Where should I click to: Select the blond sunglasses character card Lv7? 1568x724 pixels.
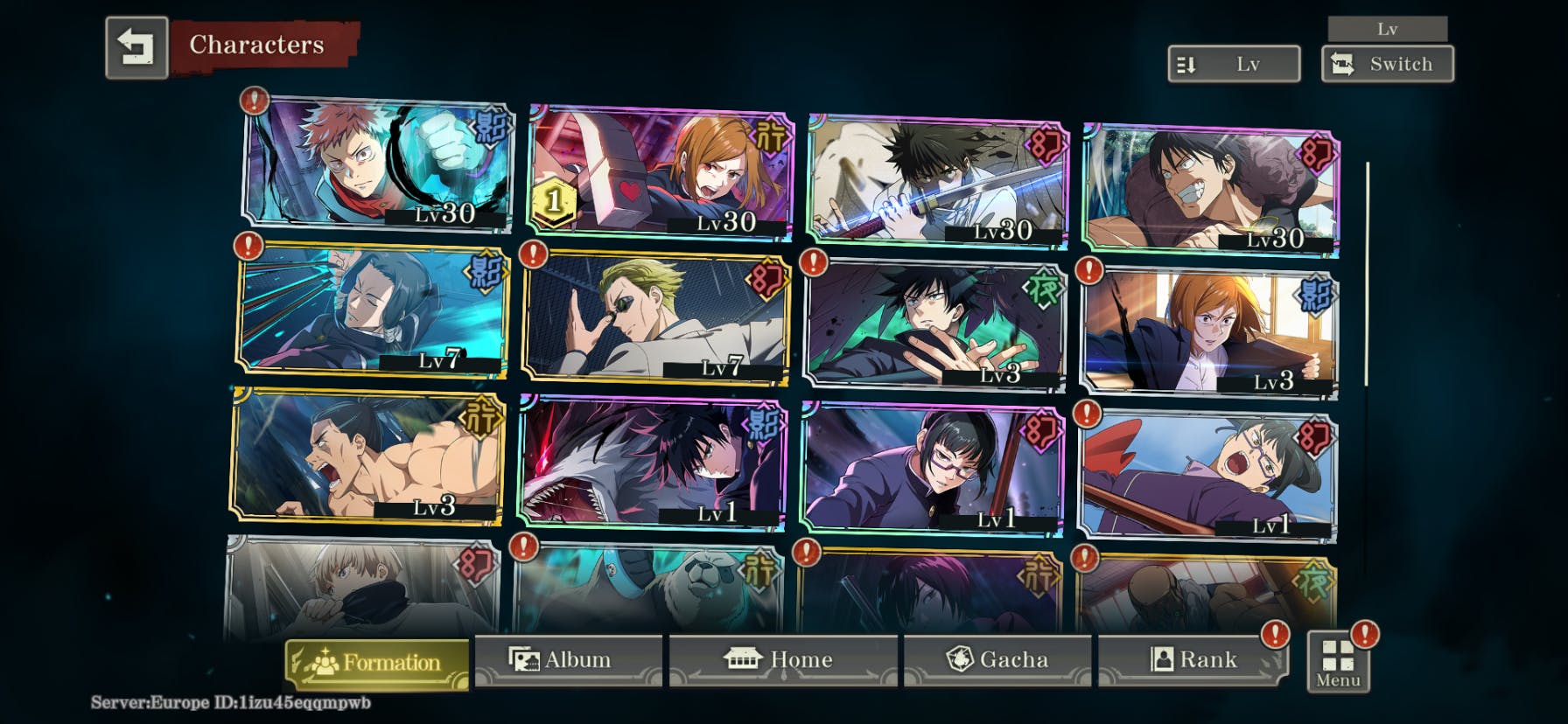[x=656, y=317]
